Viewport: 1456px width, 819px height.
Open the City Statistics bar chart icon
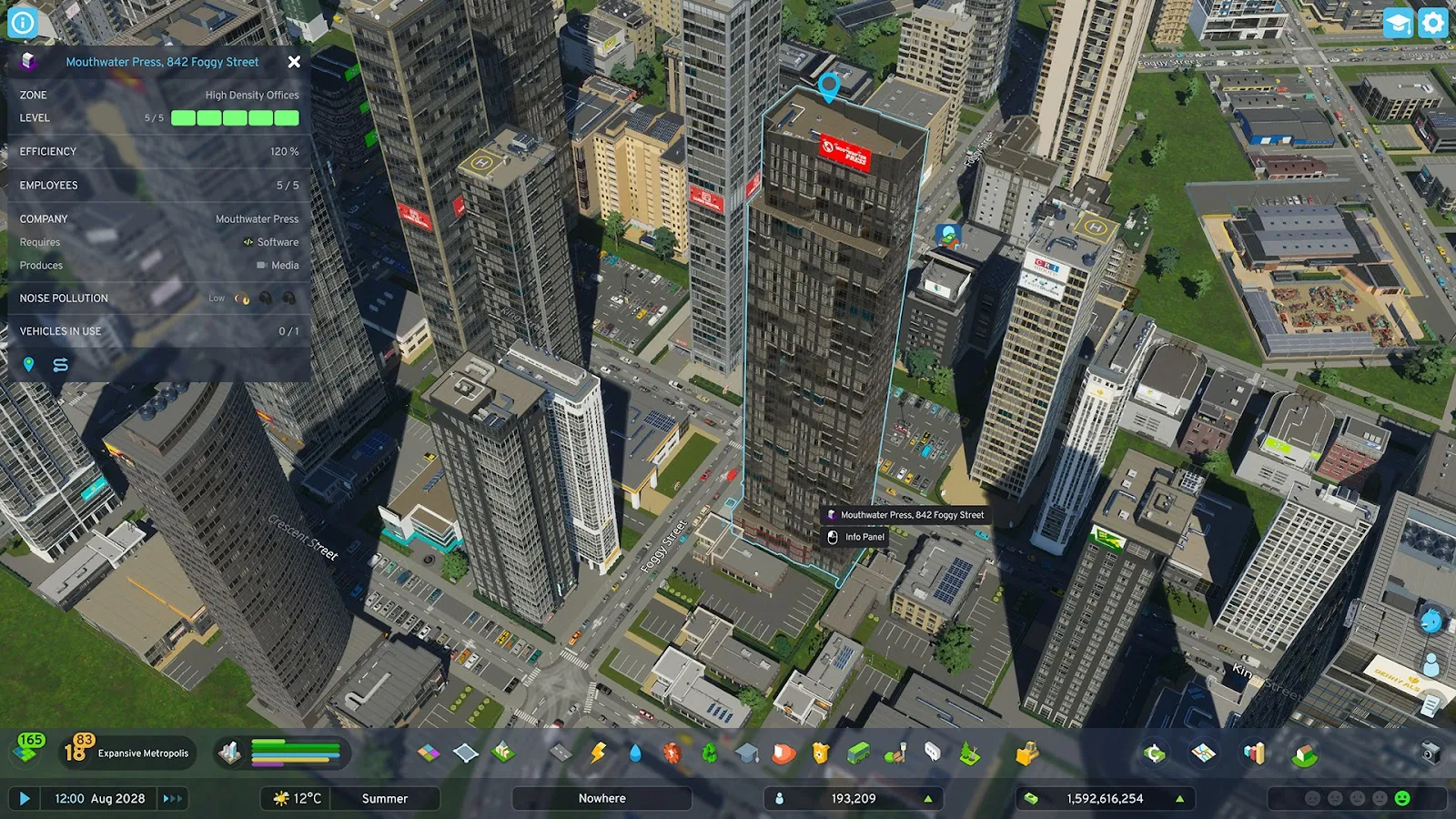tap(1255, 753)
